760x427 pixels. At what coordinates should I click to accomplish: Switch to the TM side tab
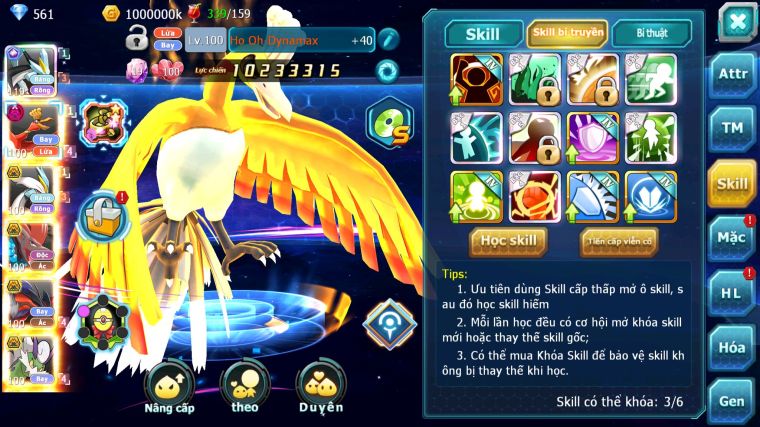(732, 128)
